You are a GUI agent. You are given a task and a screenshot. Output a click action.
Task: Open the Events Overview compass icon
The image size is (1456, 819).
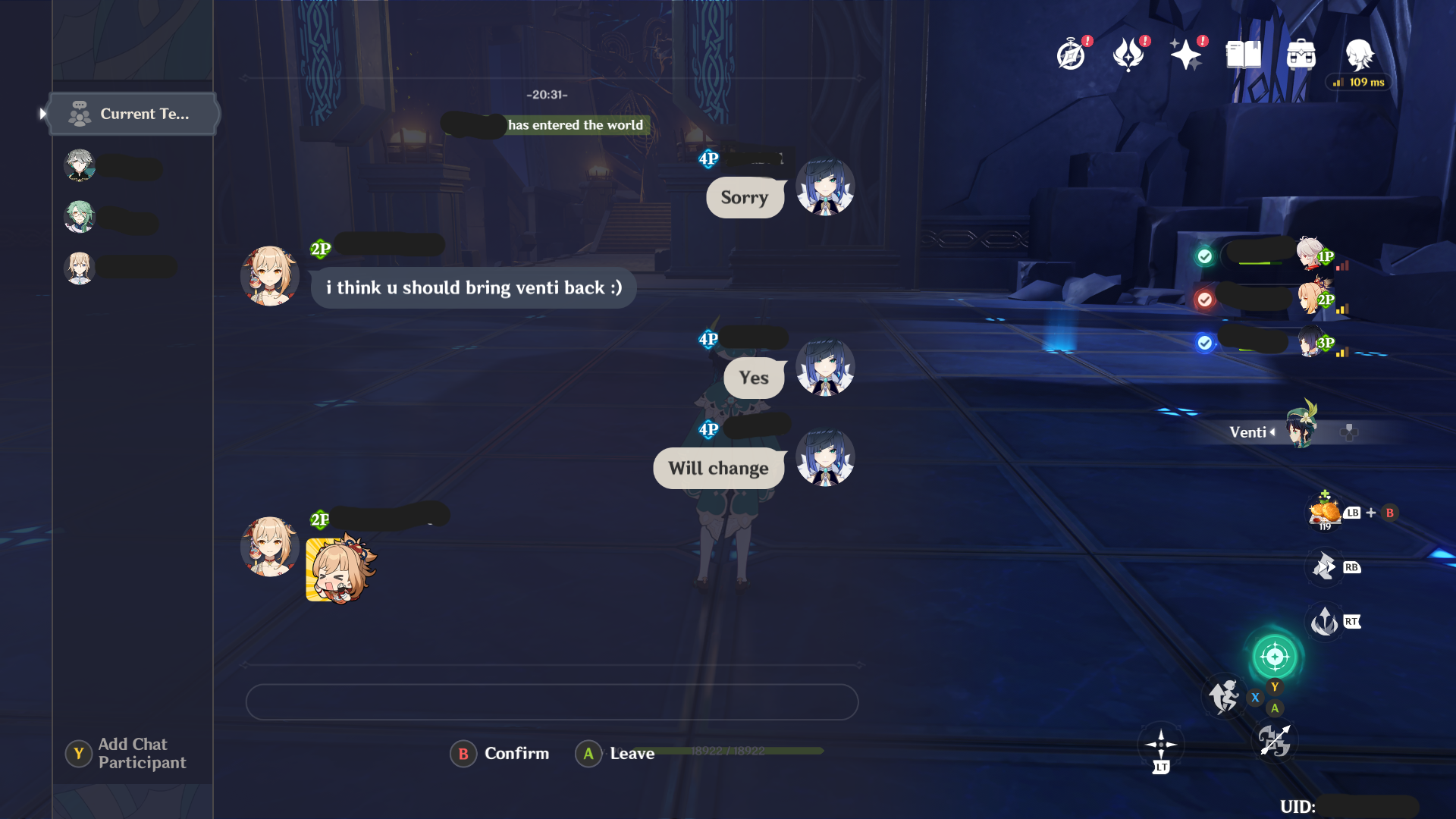tap(1069, 53)
